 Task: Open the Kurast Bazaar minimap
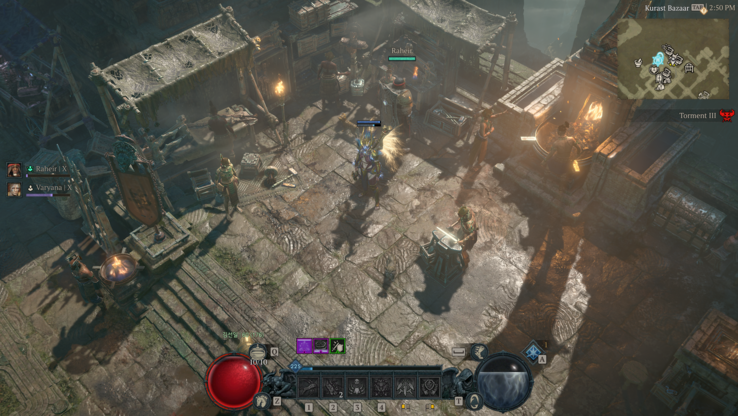tap(672, 57)
